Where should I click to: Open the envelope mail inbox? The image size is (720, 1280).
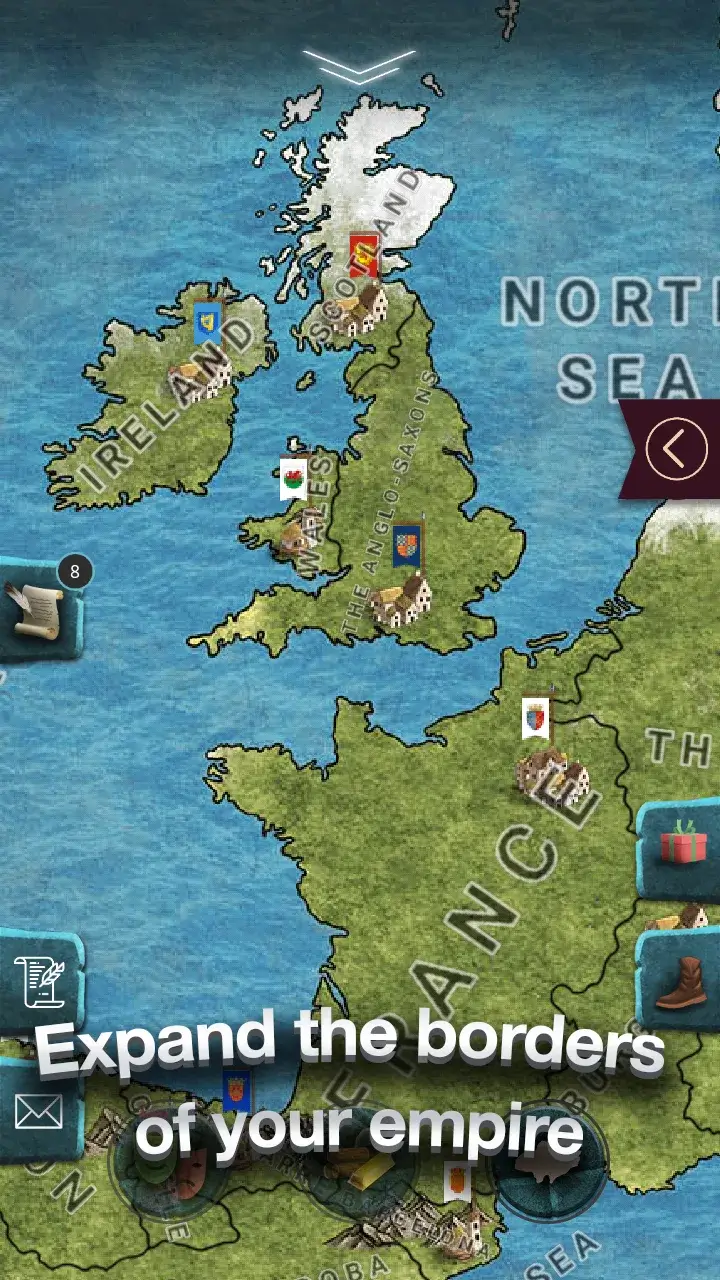click(38, 1111)
